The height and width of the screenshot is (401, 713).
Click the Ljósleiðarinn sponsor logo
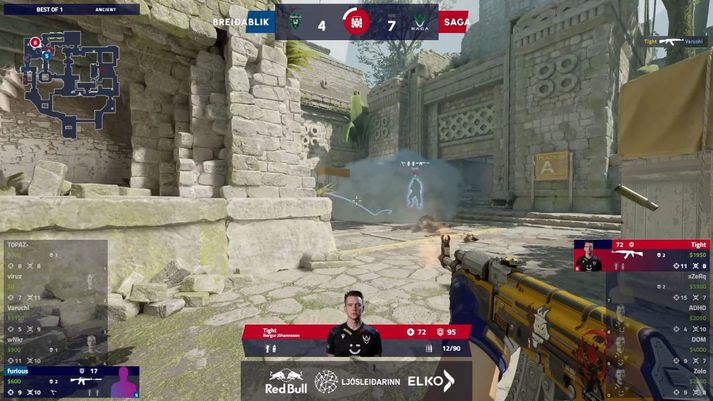[x=355, y=381]
